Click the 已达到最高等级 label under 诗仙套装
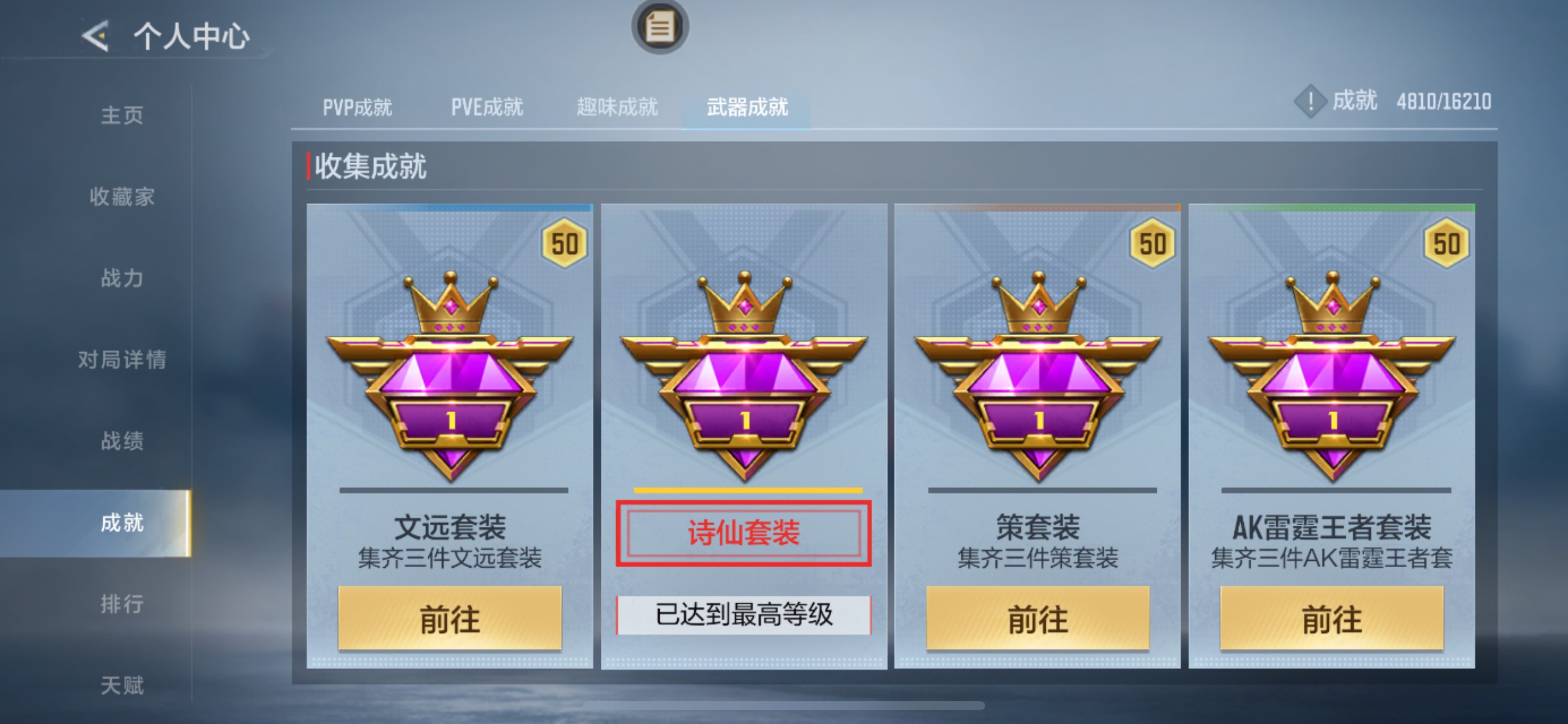 point(745,616)
